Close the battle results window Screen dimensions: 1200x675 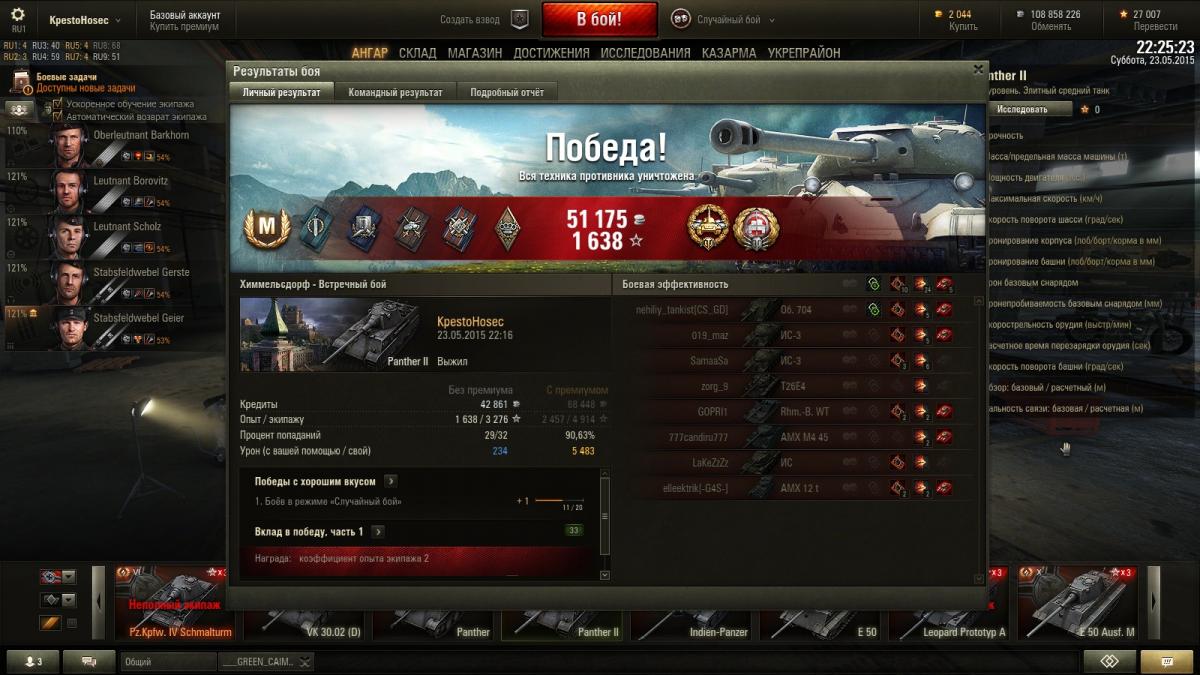pos(978,70)
